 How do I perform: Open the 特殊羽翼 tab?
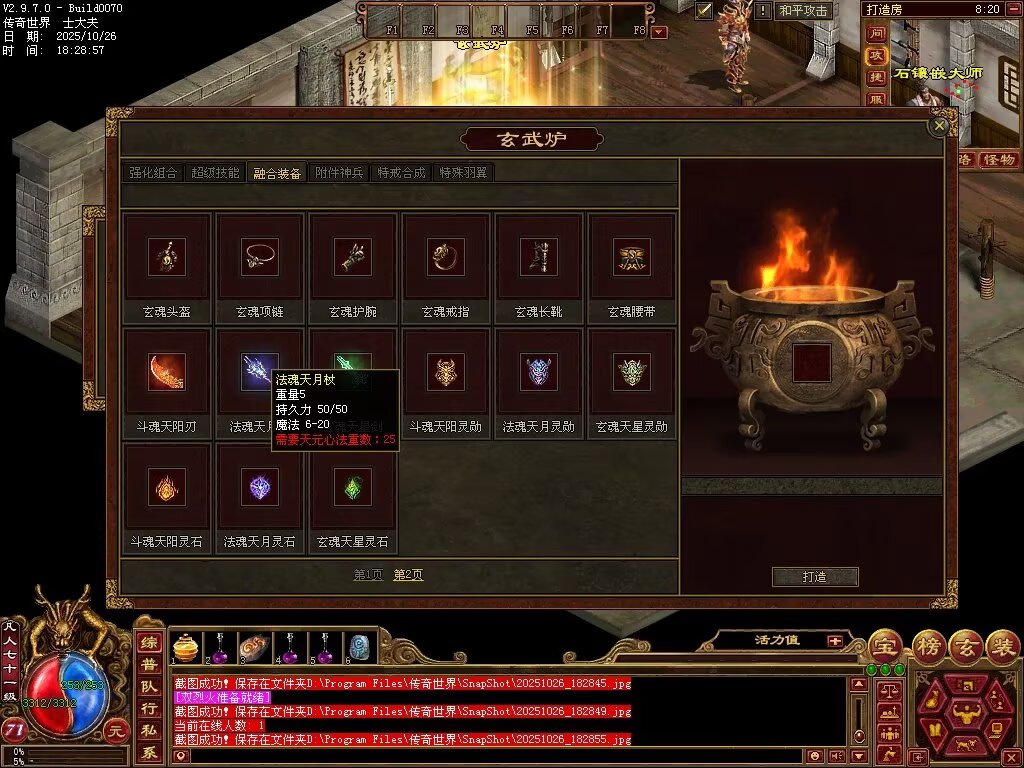pos(464,173)
